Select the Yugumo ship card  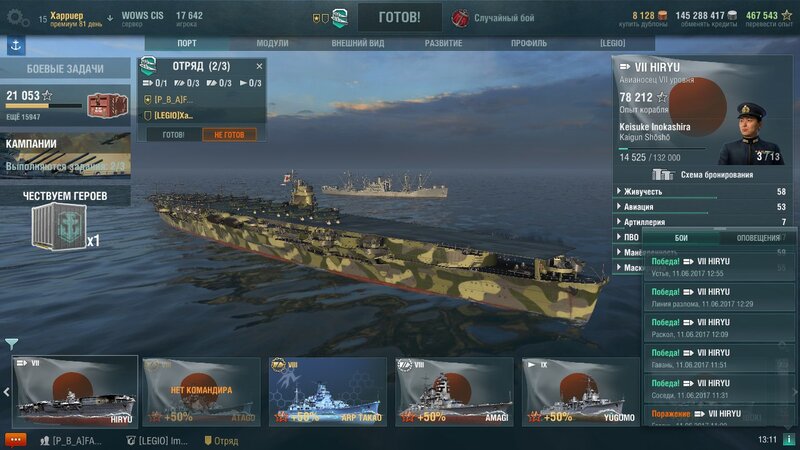(580, 392)
